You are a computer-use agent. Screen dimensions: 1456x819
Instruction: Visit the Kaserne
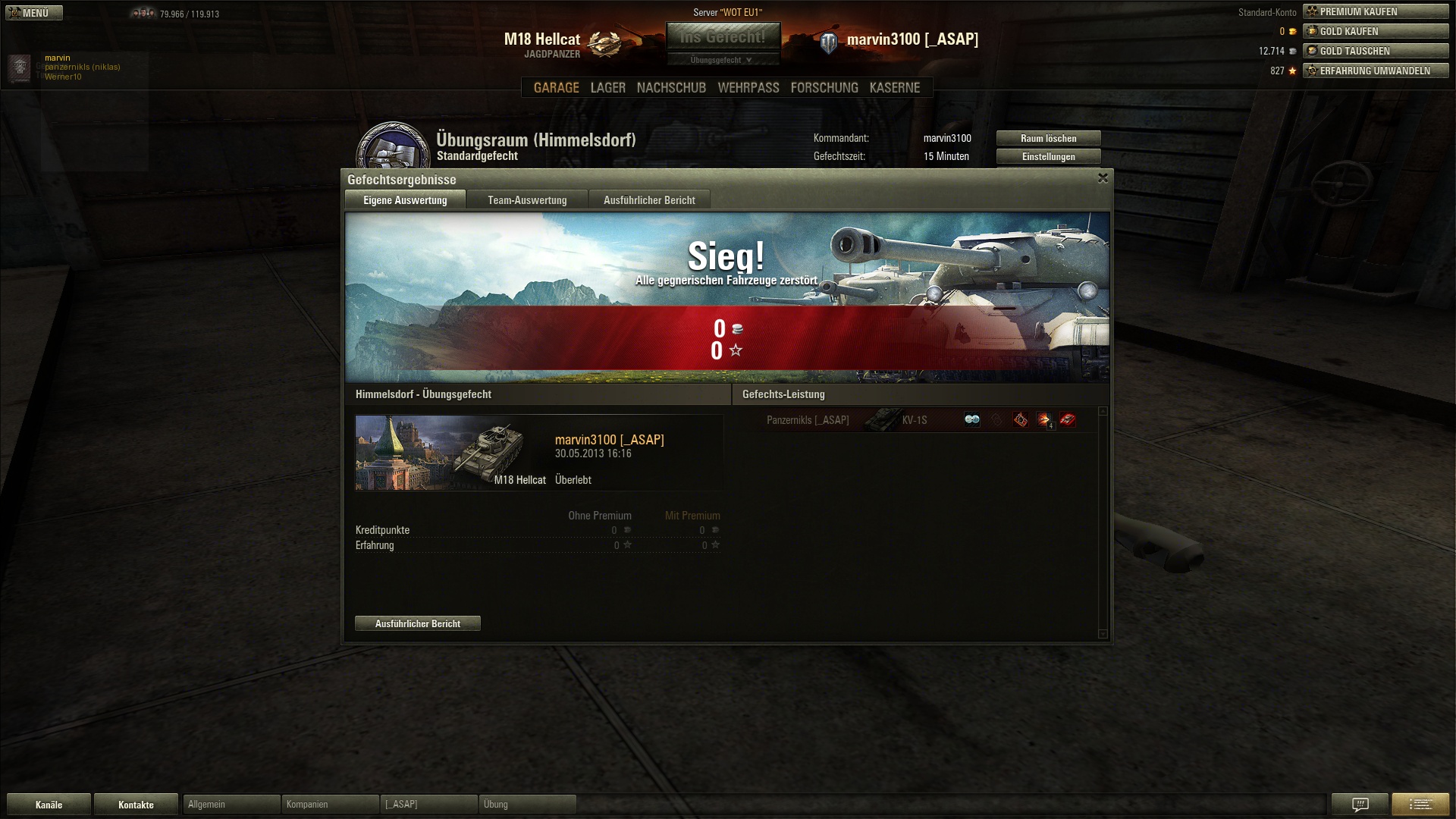point(895,88)
